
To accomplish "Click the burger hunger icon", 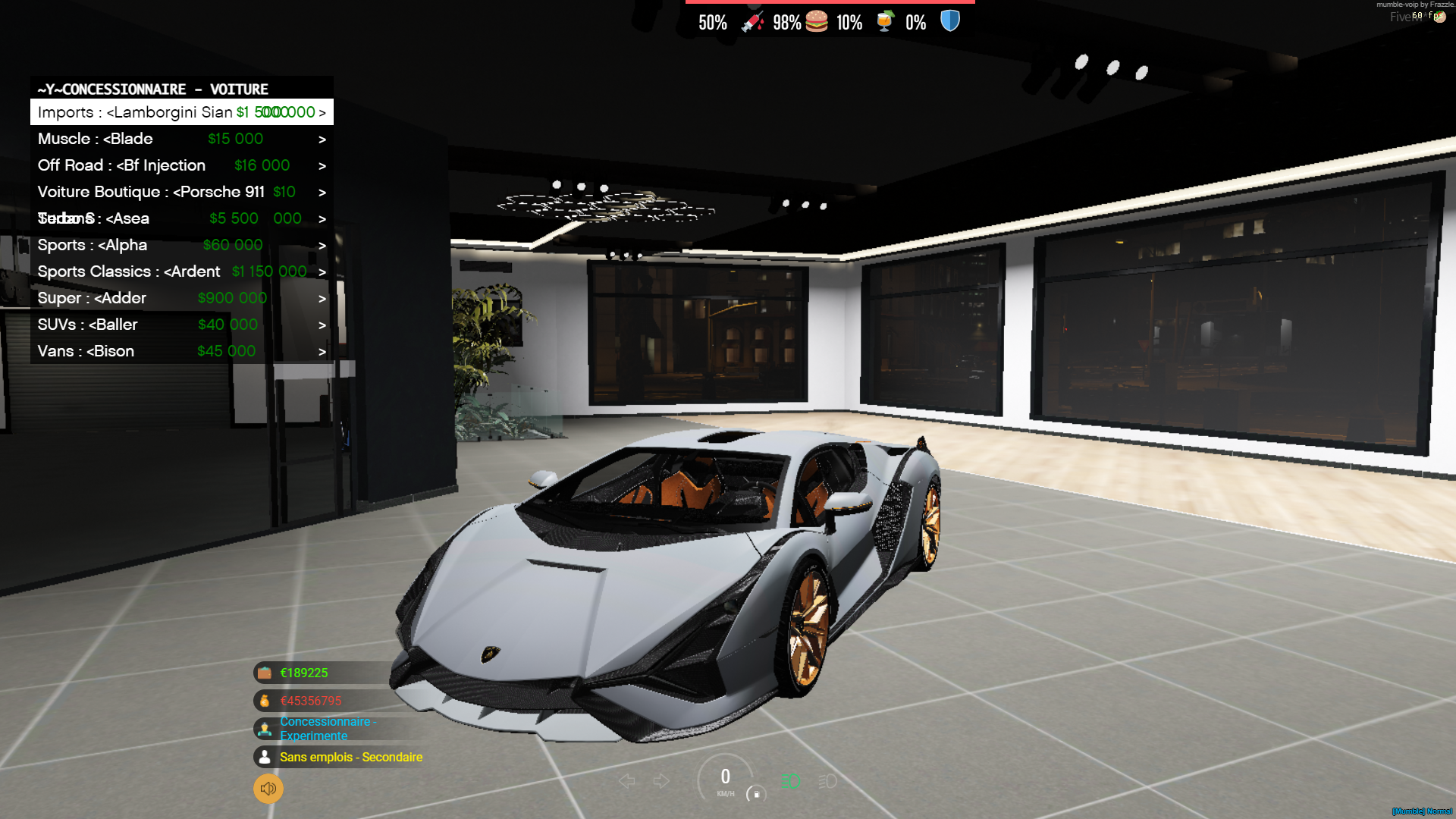I will [815, 20].
